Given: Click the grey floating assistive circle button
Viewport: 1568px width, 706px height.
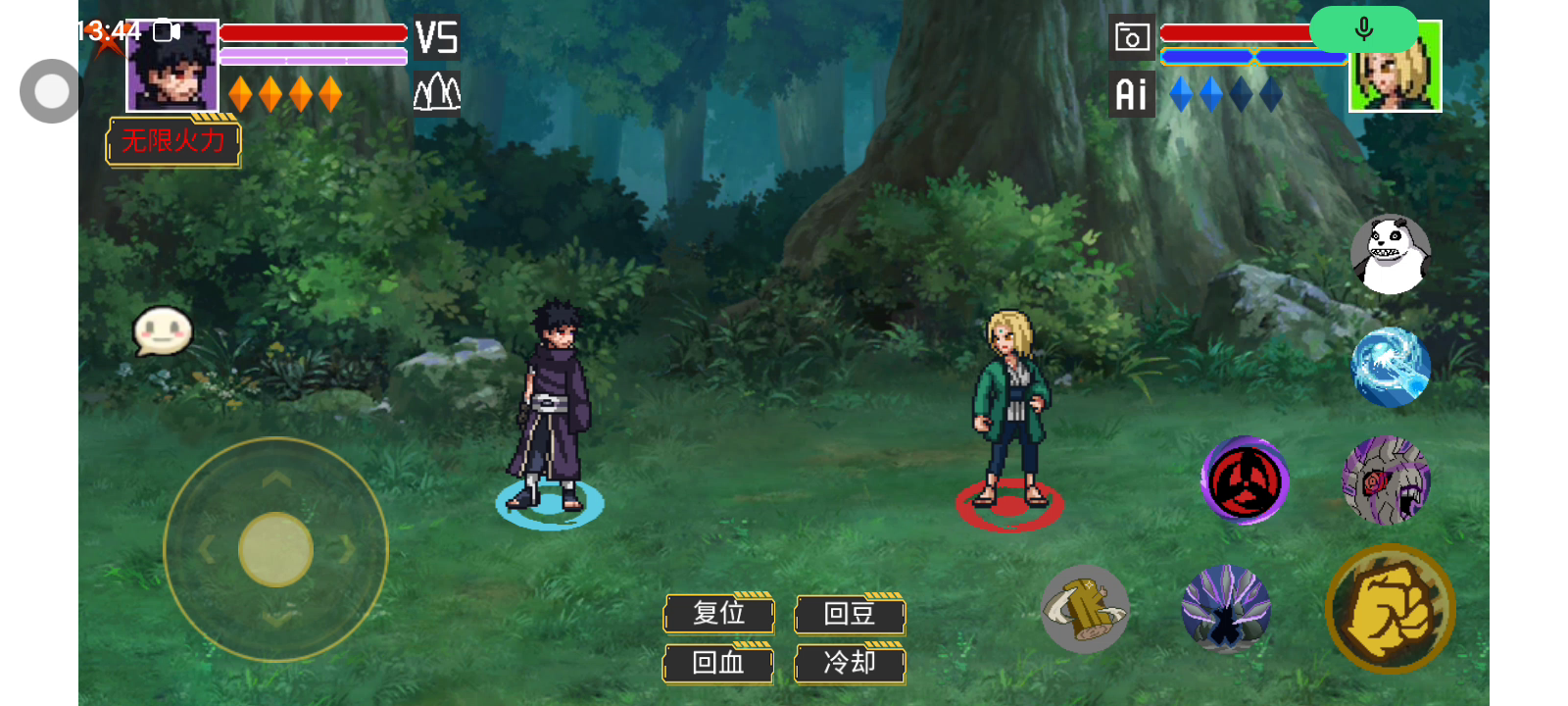Looking at the screenshot, I should (51, 91).
